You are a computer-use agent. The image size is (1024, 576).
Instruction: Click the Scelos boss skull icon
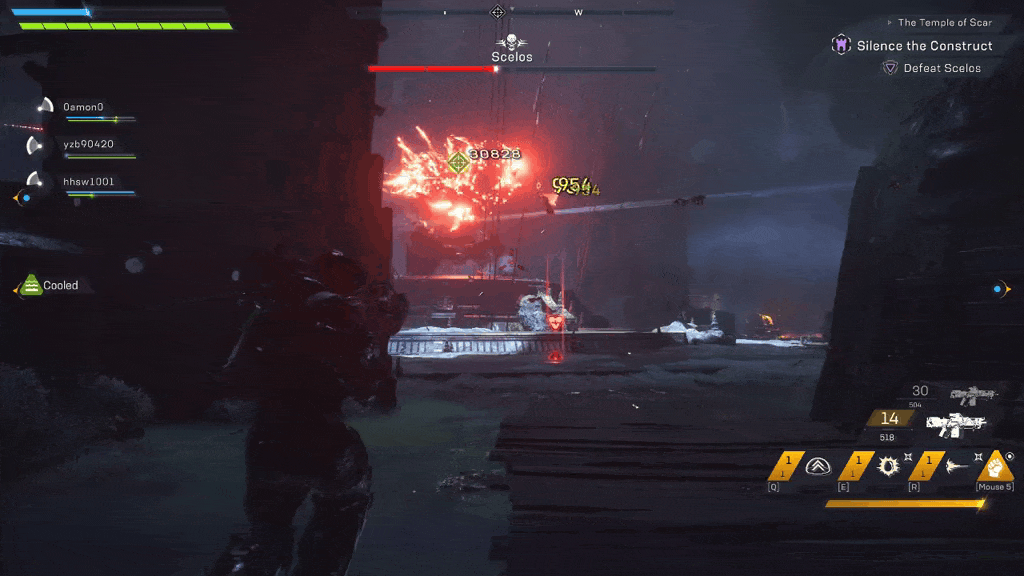click(511, 41)
